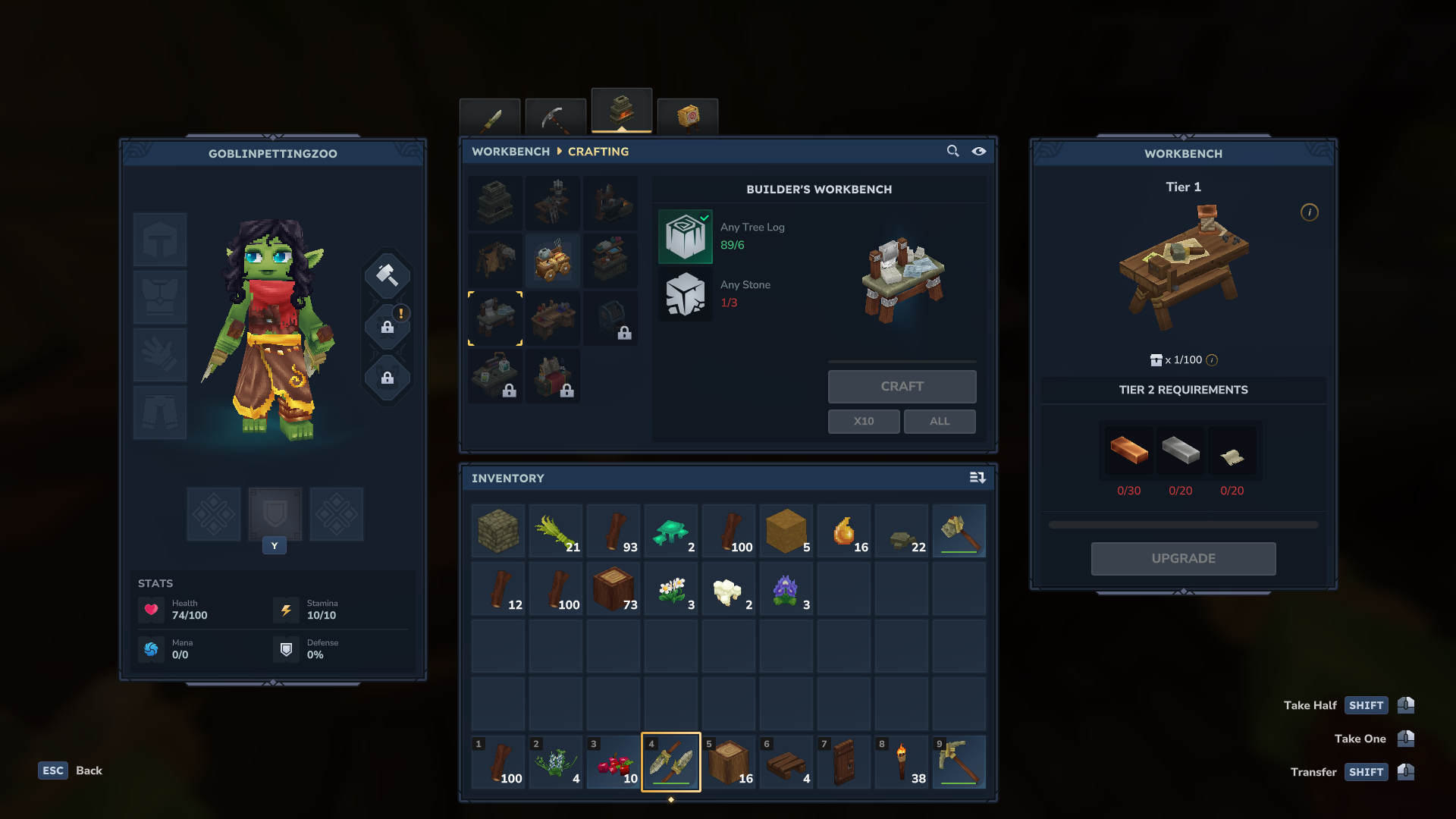
Task: Switch to the sword weapons tab
Action: pyautogui.click(x=490, y=118)
